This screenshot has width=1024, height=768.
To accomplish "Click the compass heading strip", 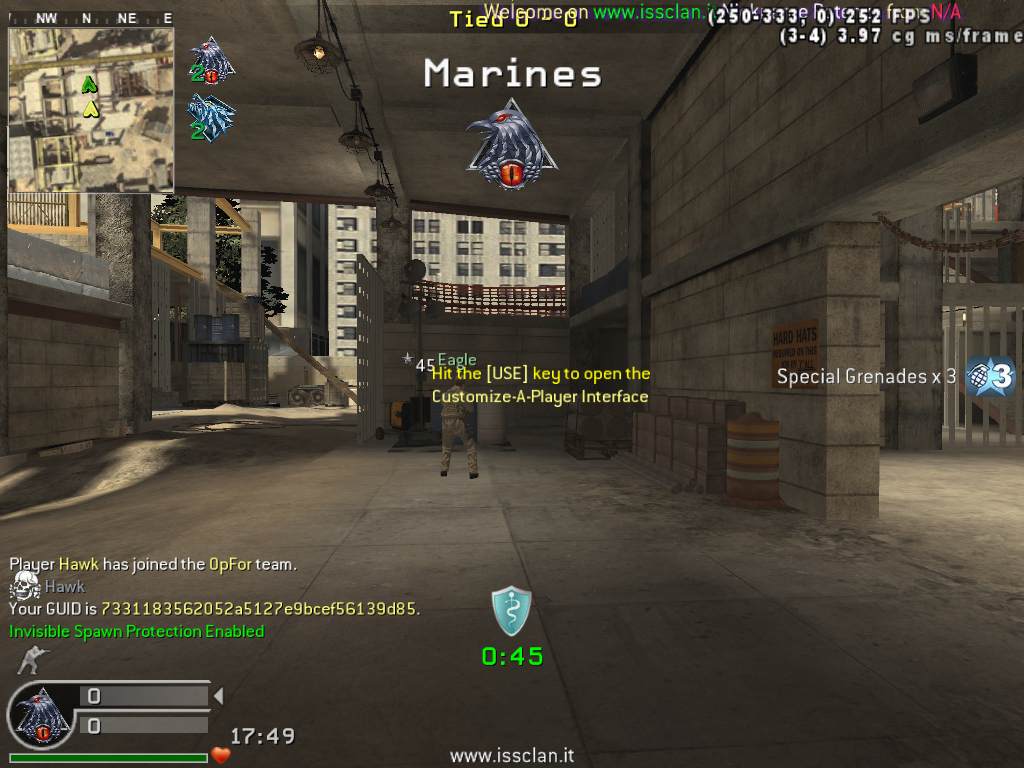I will (x=91, y=18).
